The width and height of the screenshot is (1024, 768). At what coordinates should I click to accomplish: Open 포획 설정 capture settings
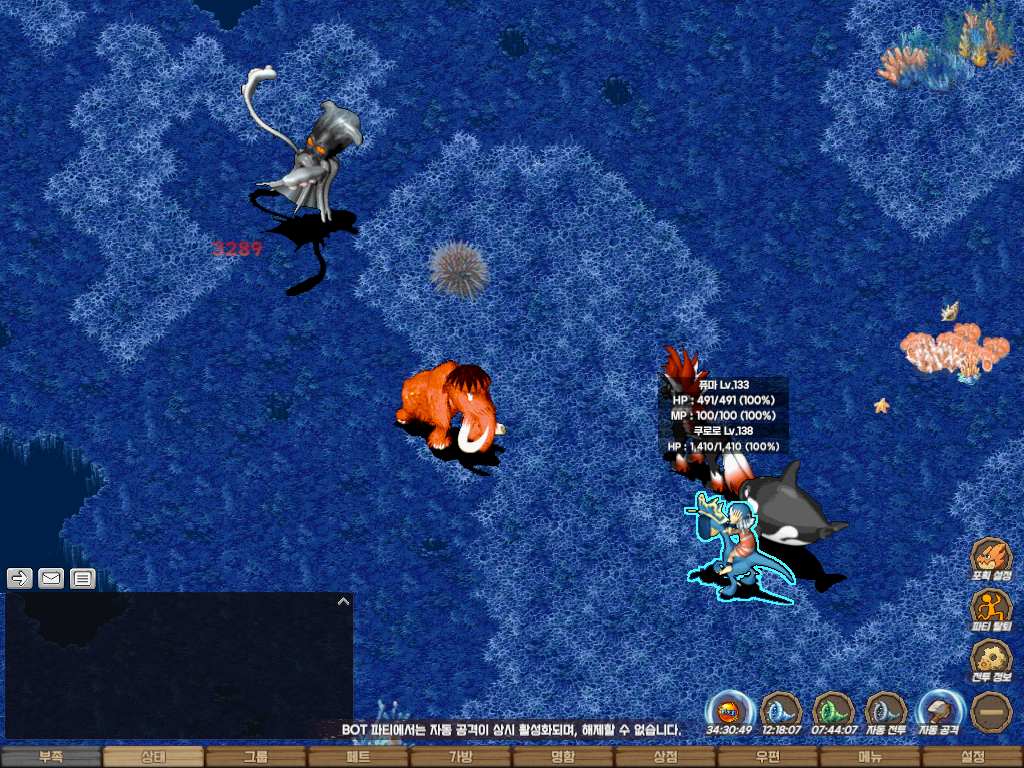coord(991,559)
